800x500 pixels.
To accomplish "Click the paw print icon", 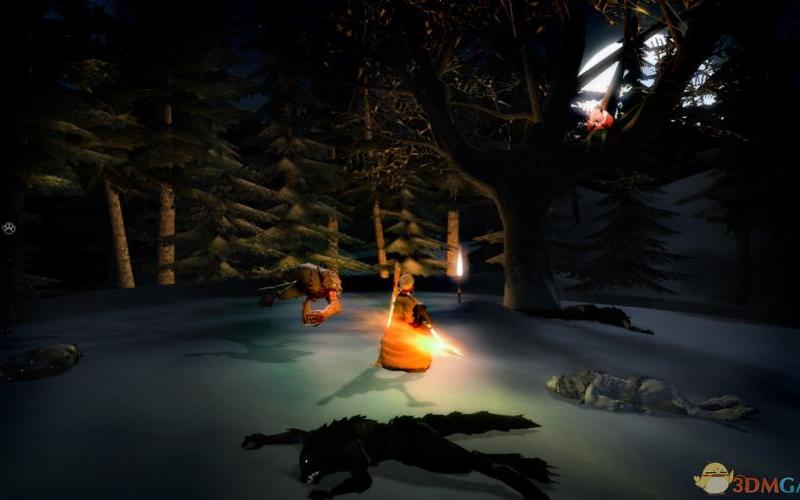I will coord(8,228).
